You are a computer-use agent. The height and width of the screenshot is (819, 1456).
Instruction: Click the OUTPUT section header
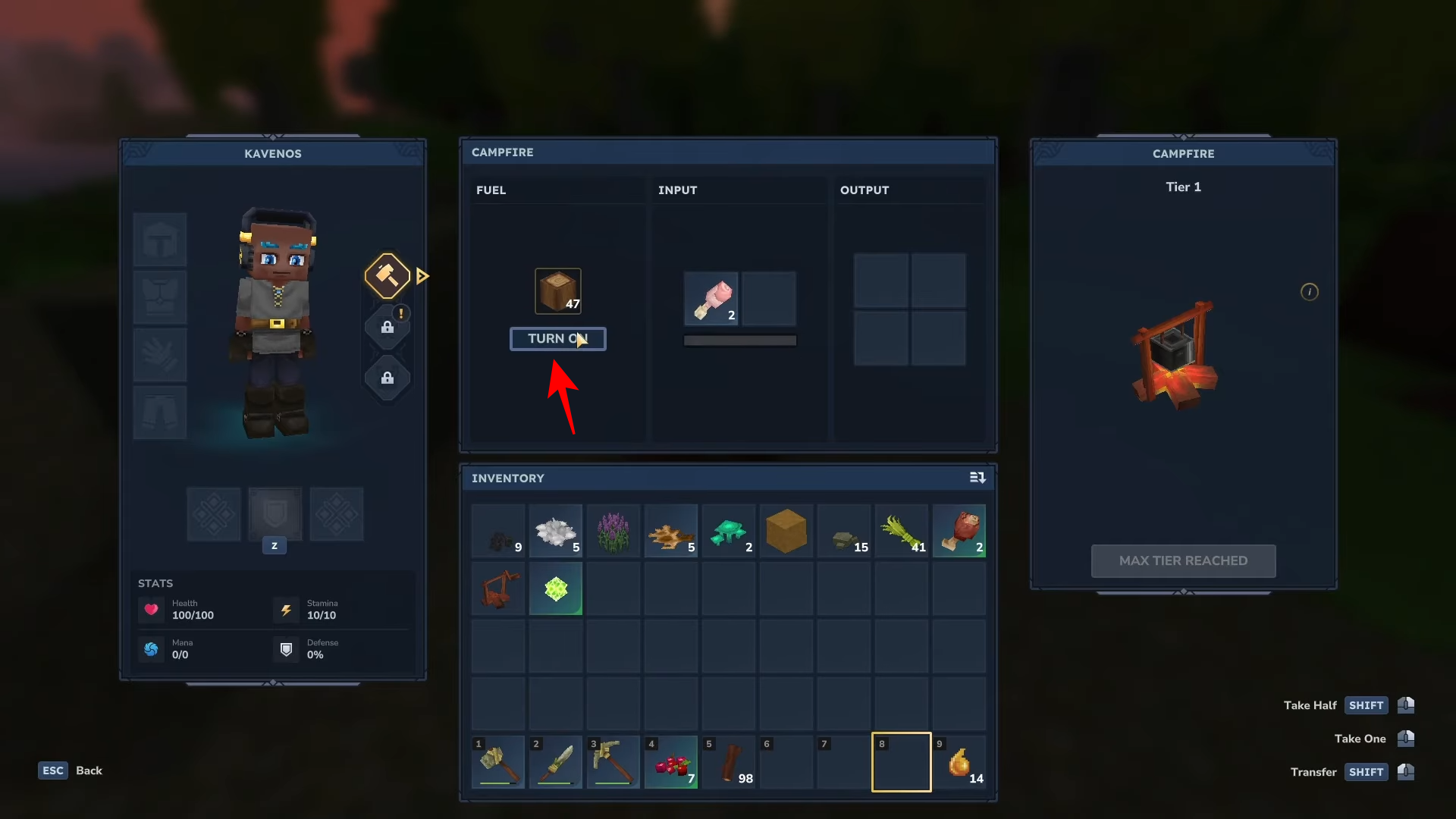pyautogui.click(x=865, y=190)
